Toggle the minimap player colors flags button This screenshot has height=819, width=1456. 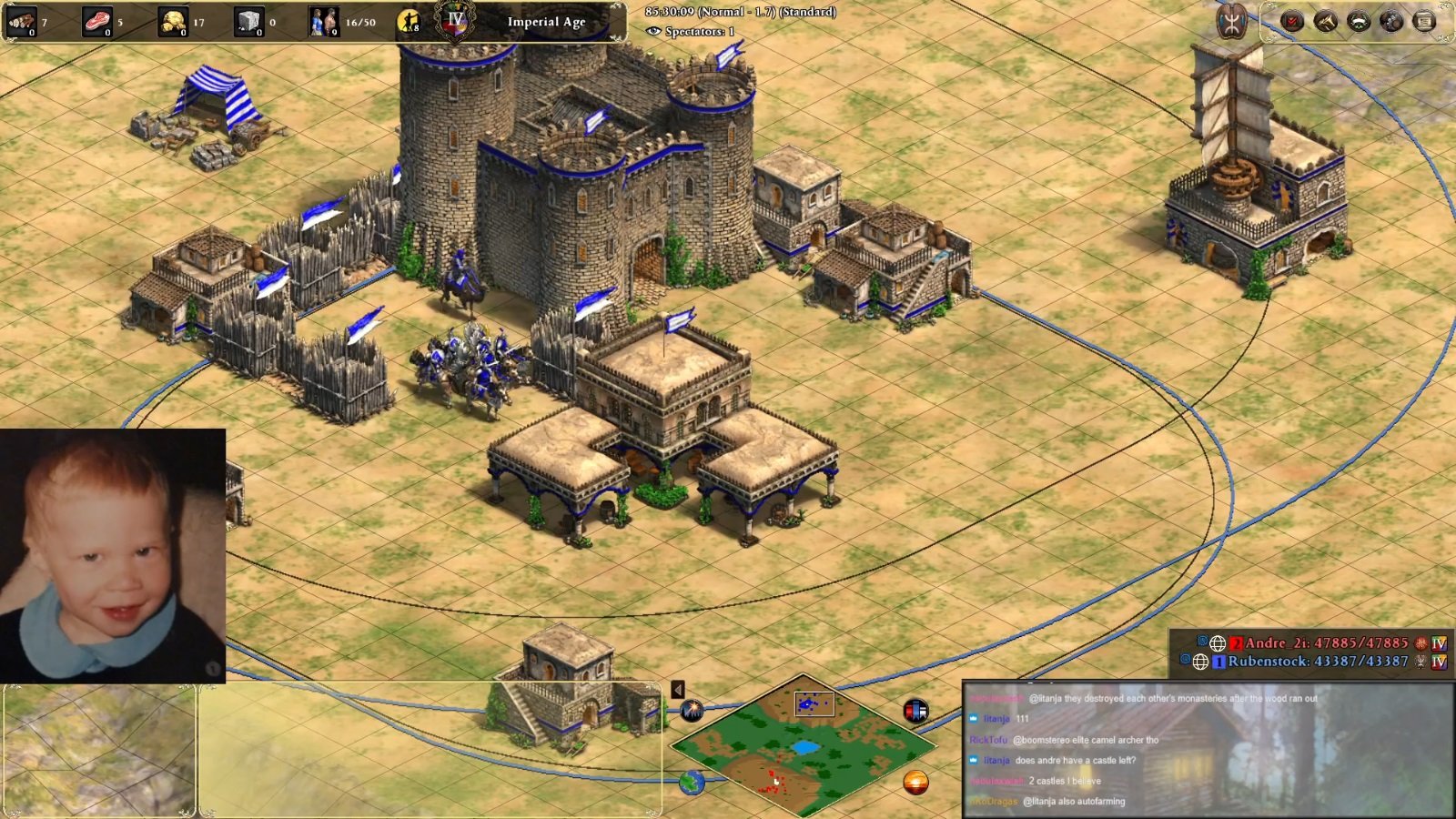[915, 710]
